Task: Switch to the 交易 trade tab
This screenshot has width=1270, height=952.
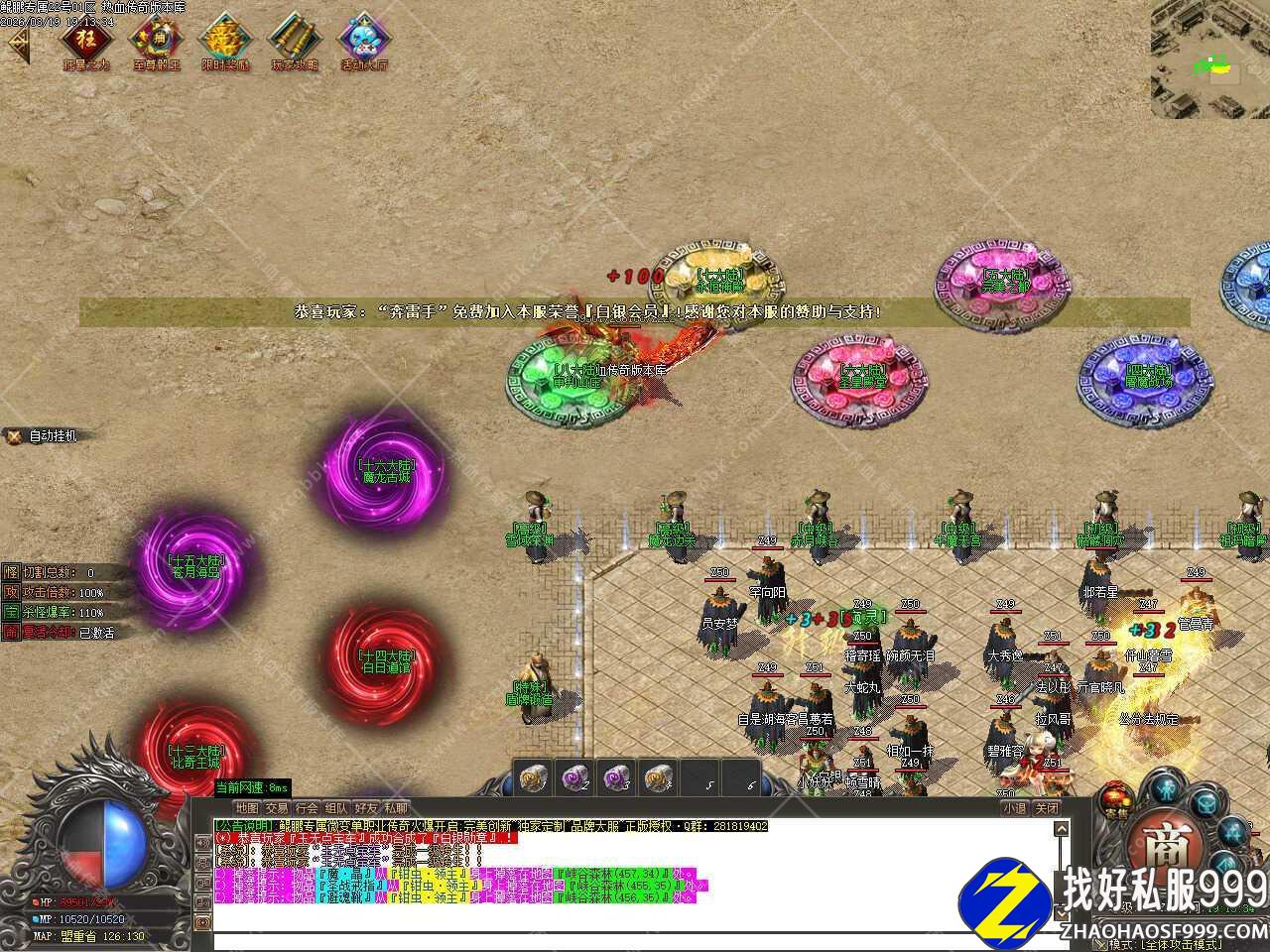Action: [277, 808]
